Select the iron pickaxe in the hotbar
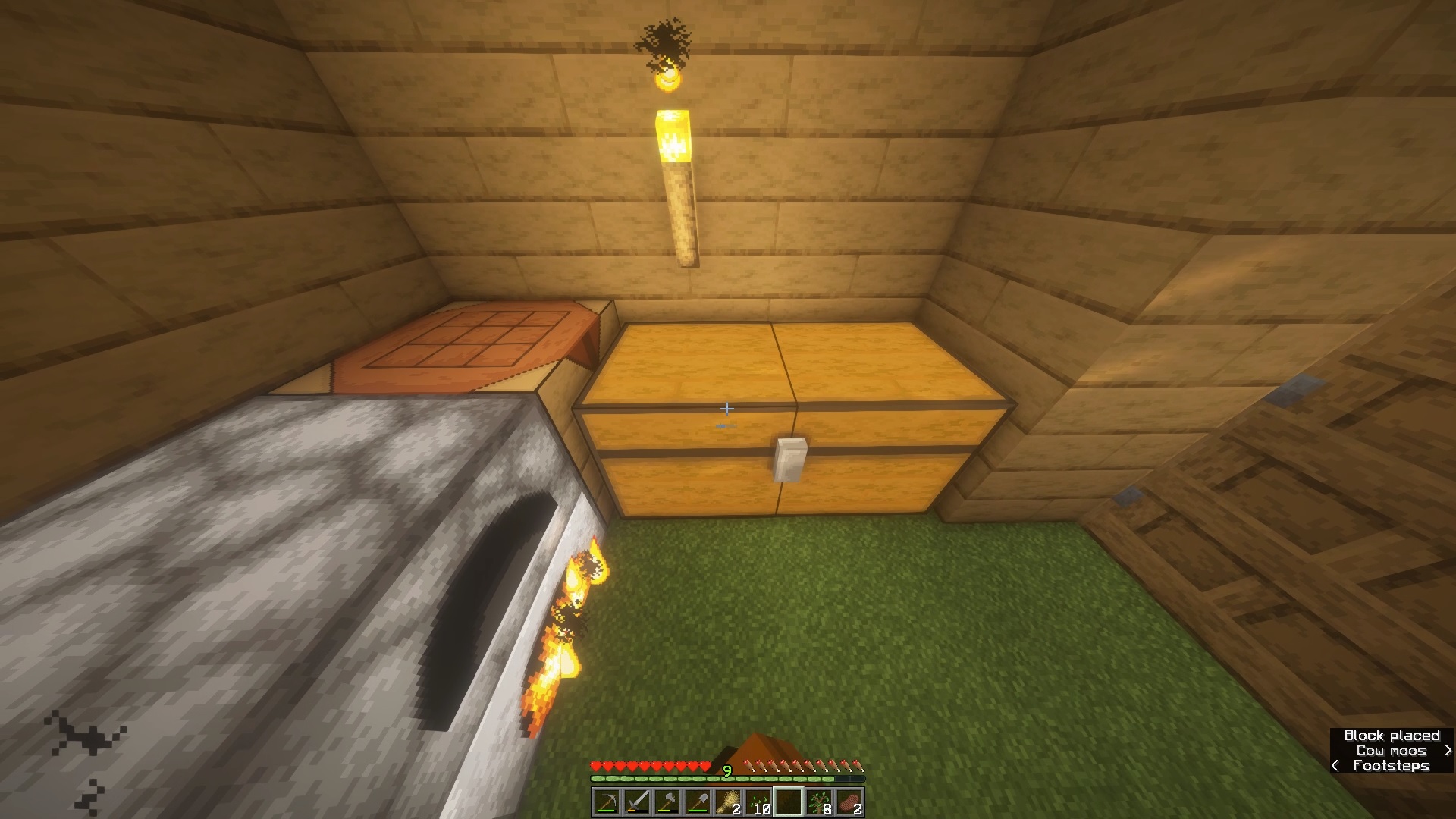 pyautogui.click(x=607, y=802)
